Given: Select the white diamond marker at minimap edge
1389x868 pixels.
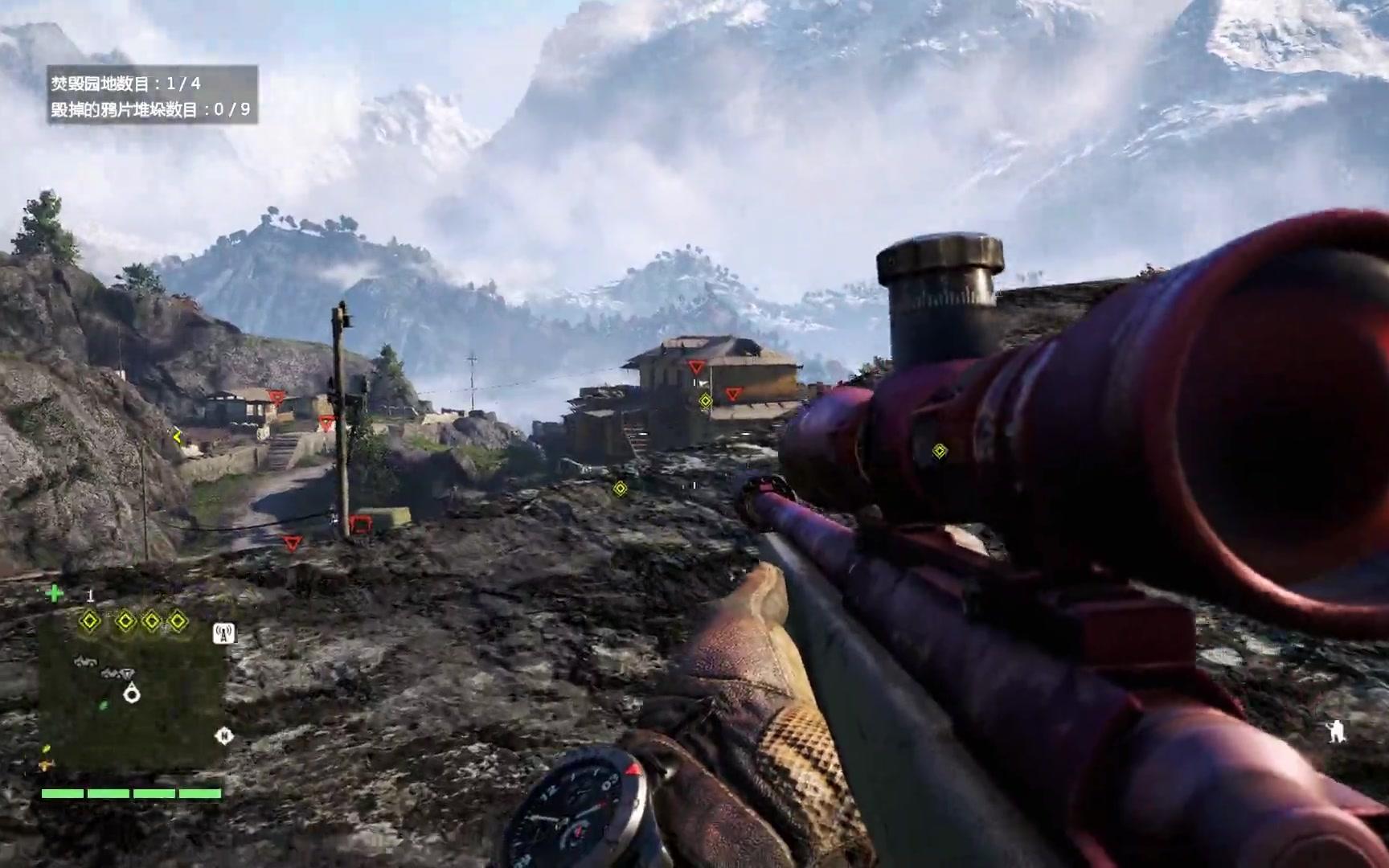Looking at the screenshot, I should (224, 735).
